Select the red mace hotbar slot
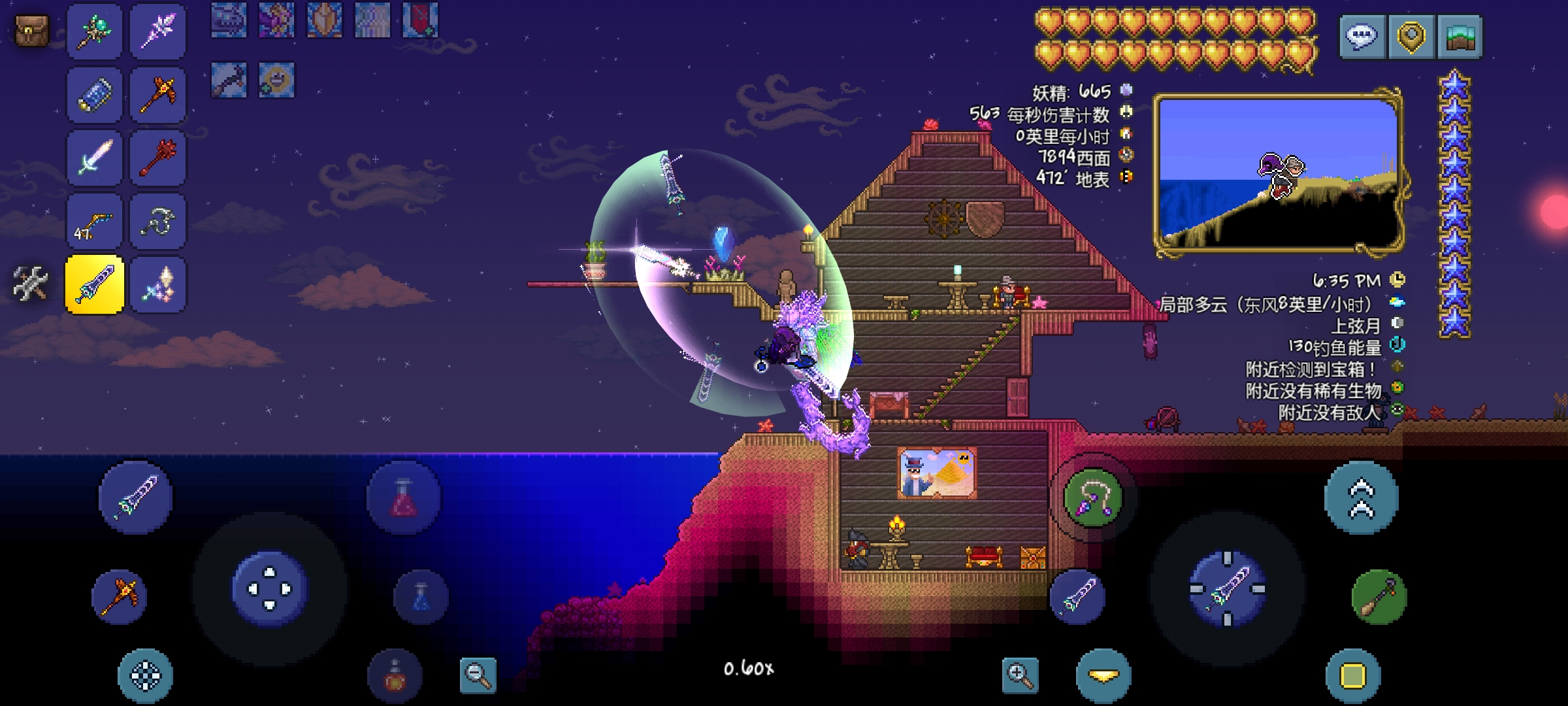Image resolution: width=1568 pixels, height=706 pixels. tap(157, 158)
